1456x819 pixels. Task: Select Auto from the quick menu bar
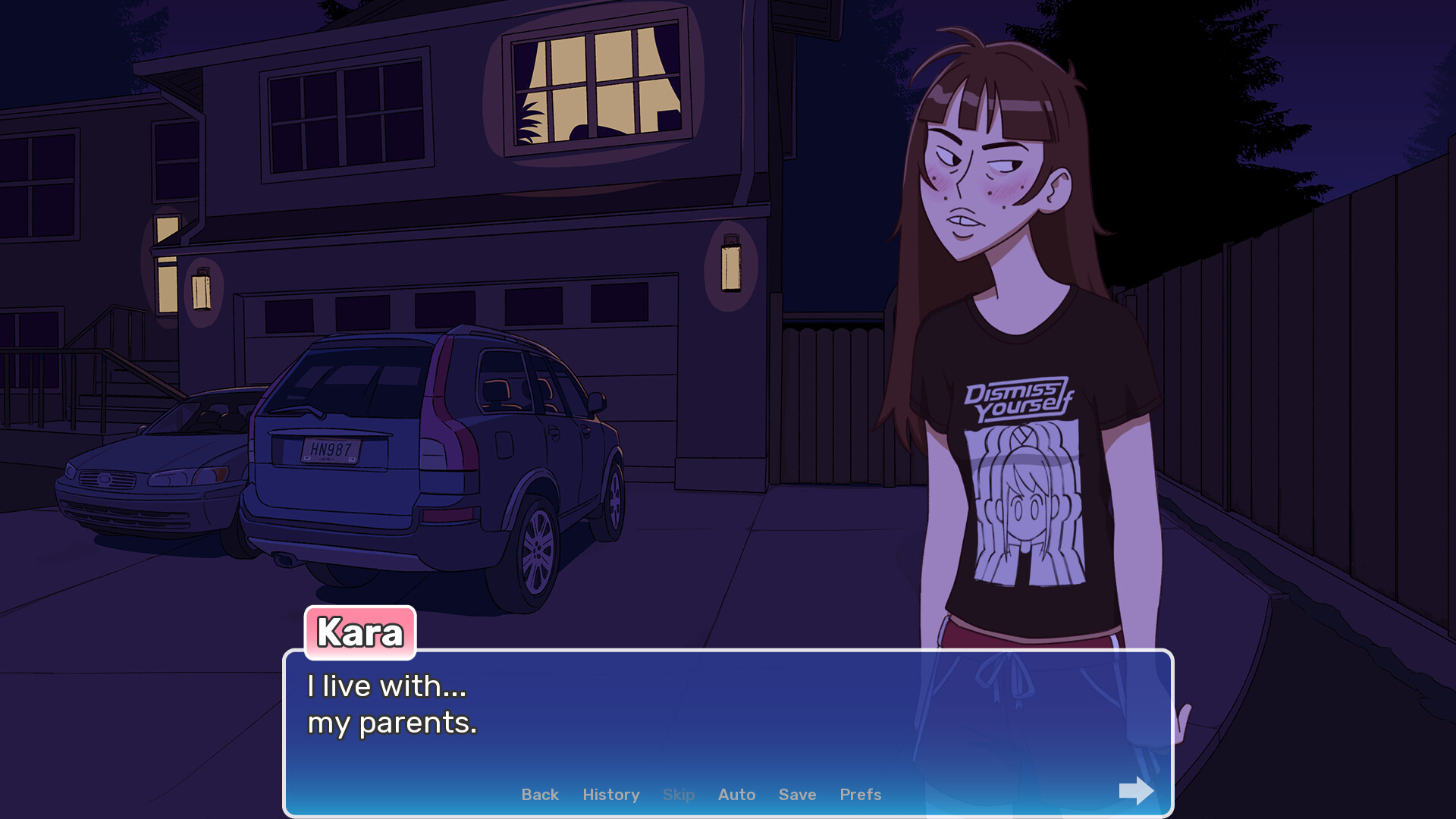[736, 795]
